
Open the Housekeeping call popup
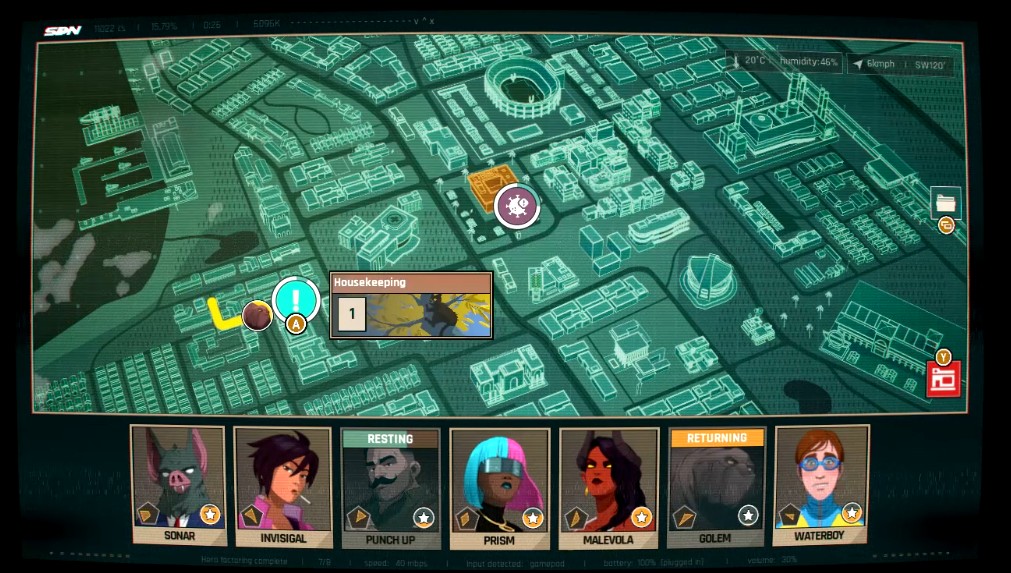click(x=411, y=306)
